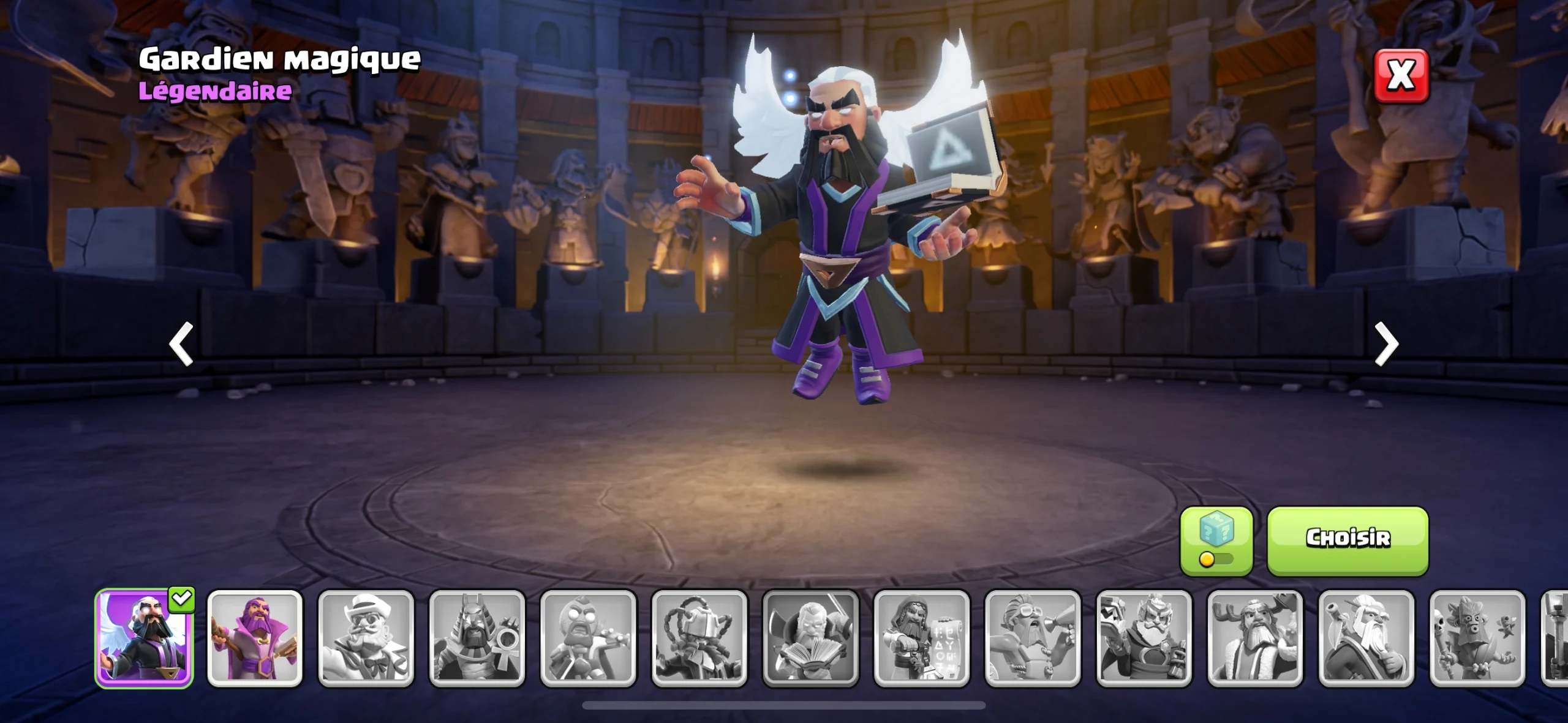Show the next skin with right arrow
The height and width of the screenshot is (723, 1568).
pos(1386,344)
